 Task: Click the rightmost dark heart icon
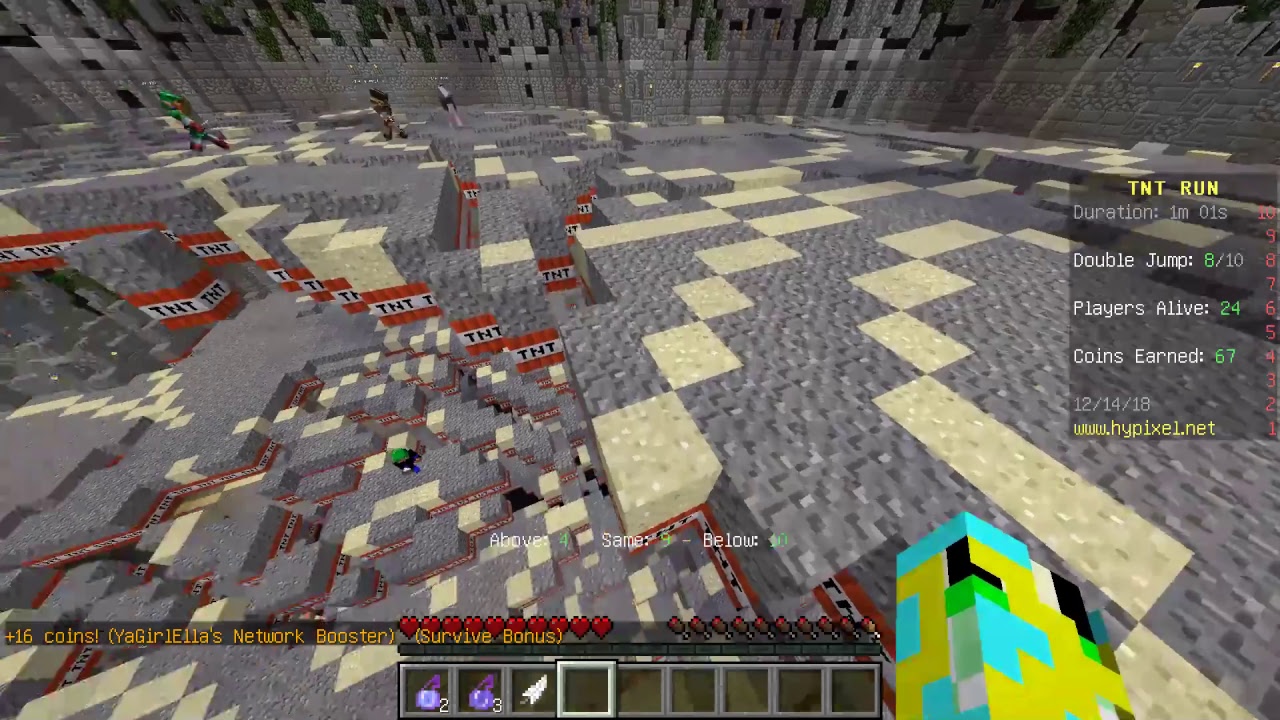pos(872,628)
